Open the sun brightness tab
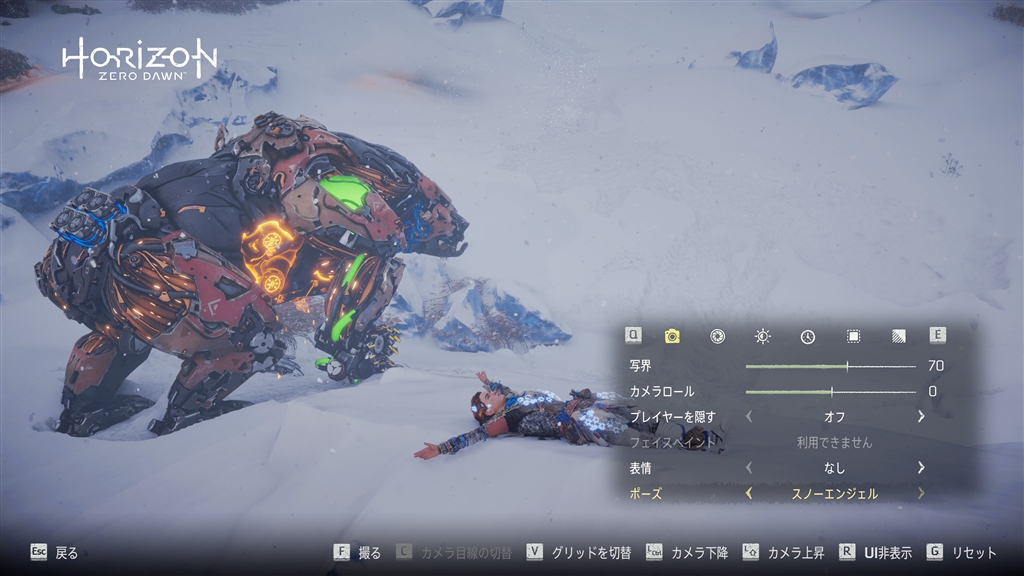1024x576 pixels. [762, 336]
